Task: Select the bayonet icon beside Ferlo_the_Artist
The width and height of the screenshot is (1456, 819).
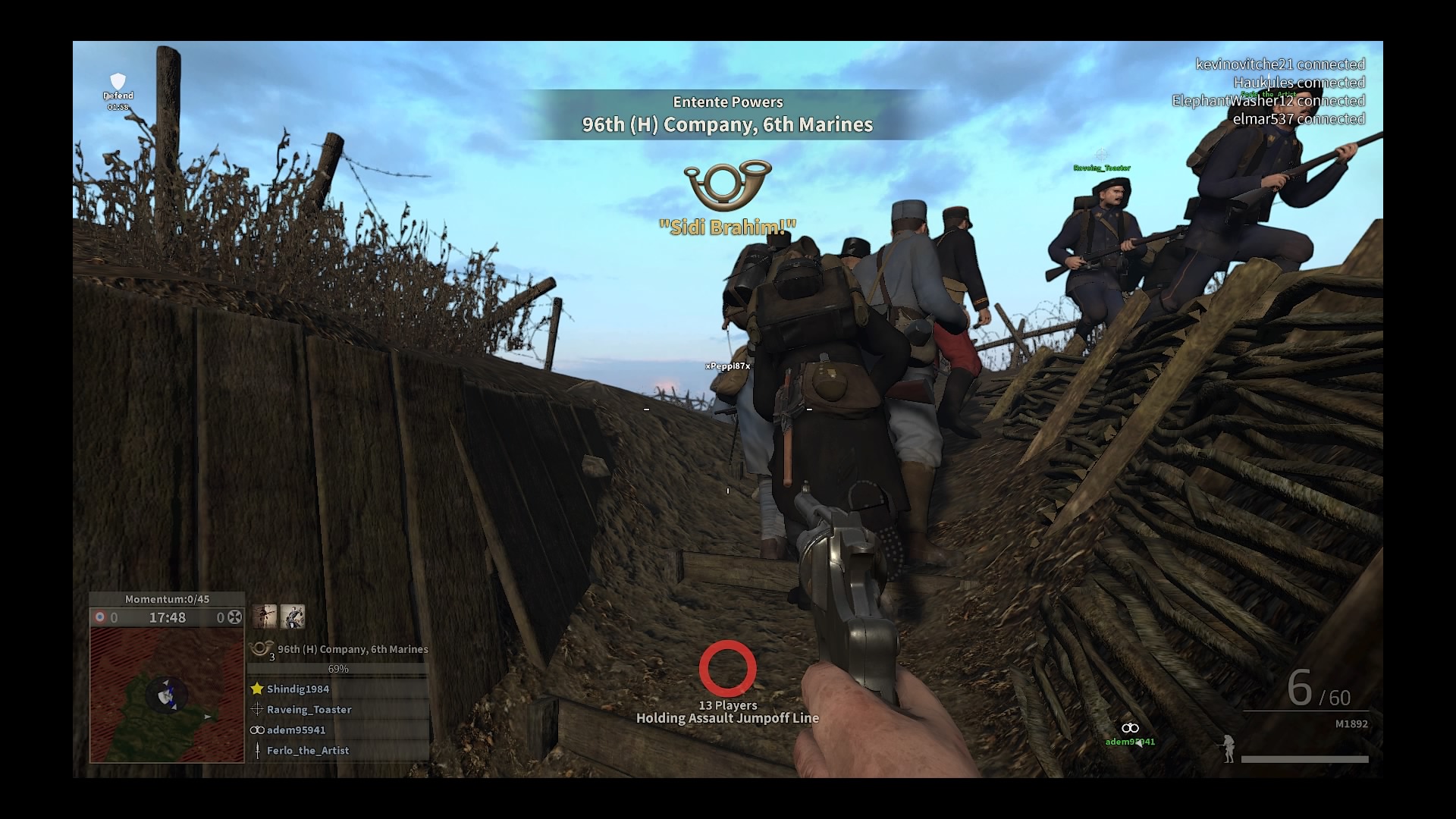Action: click(256, 751)
